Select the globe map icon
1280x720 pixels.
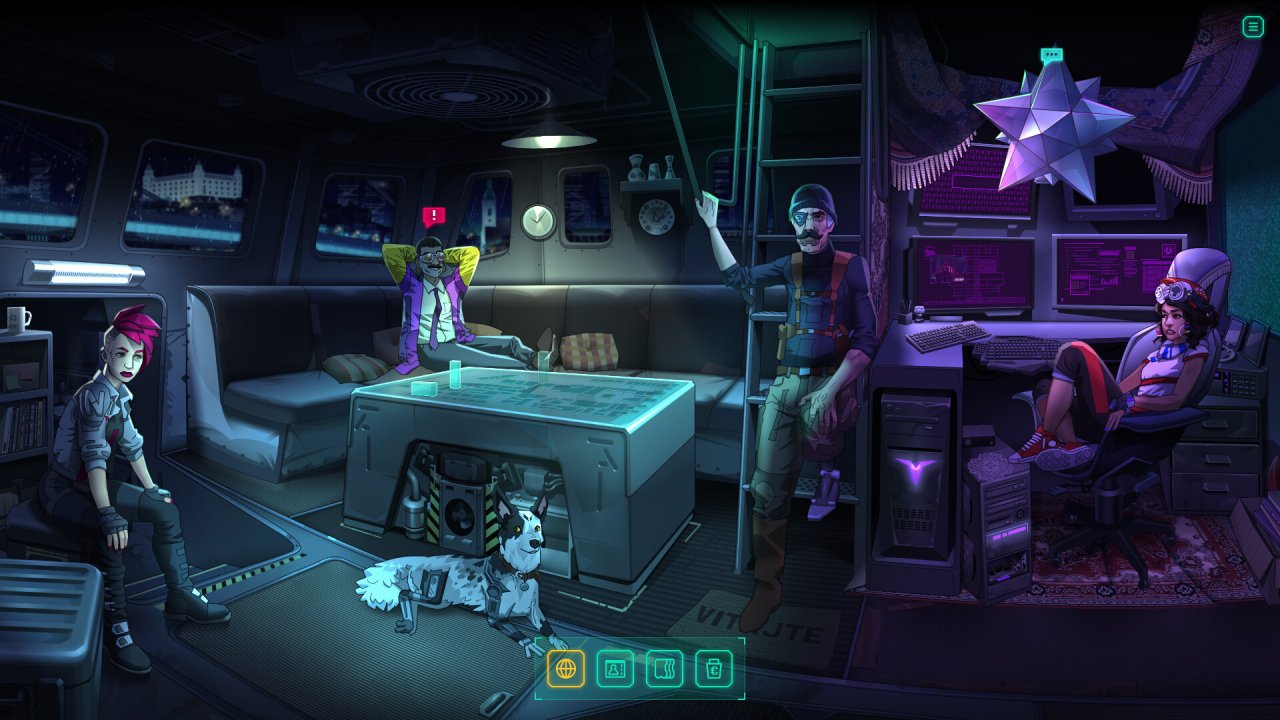pyautogui.click(x=566, y=668)
